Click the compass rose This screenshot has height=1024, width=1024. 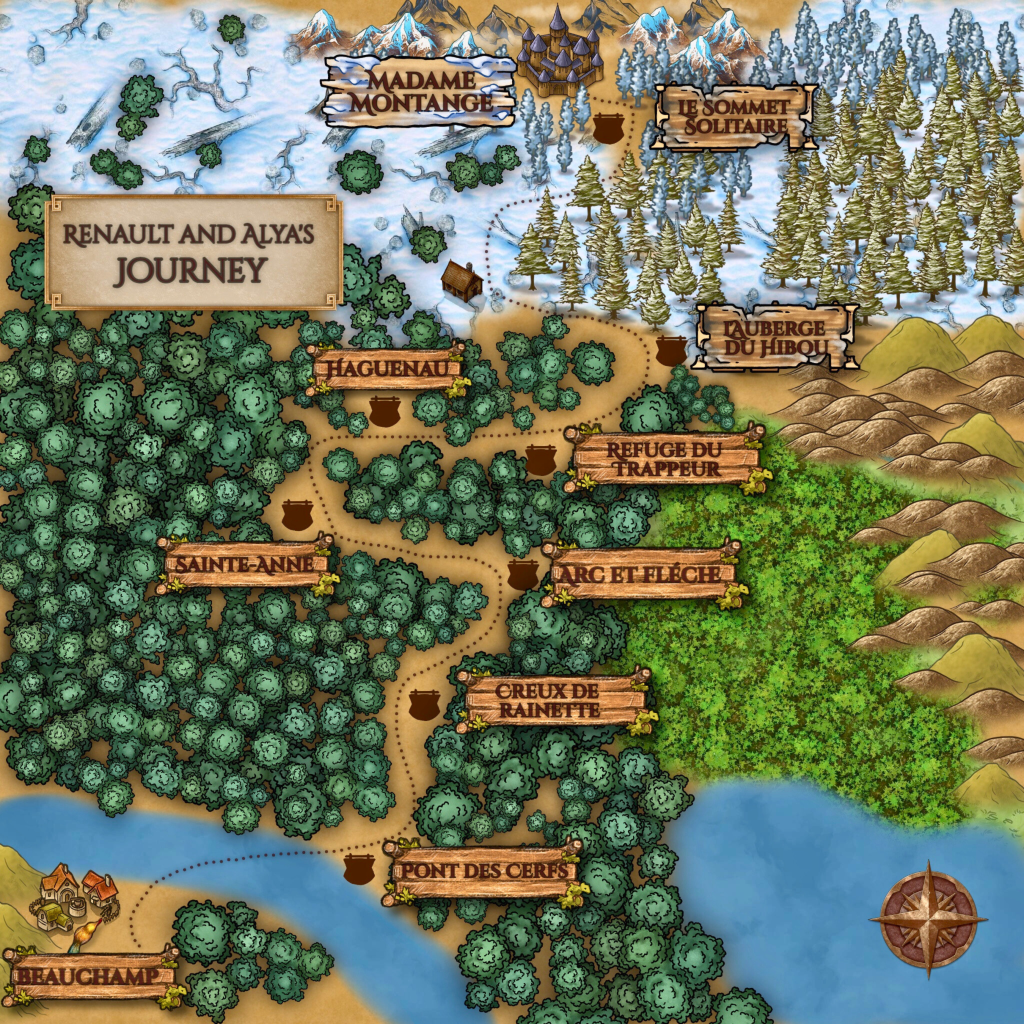929,918
